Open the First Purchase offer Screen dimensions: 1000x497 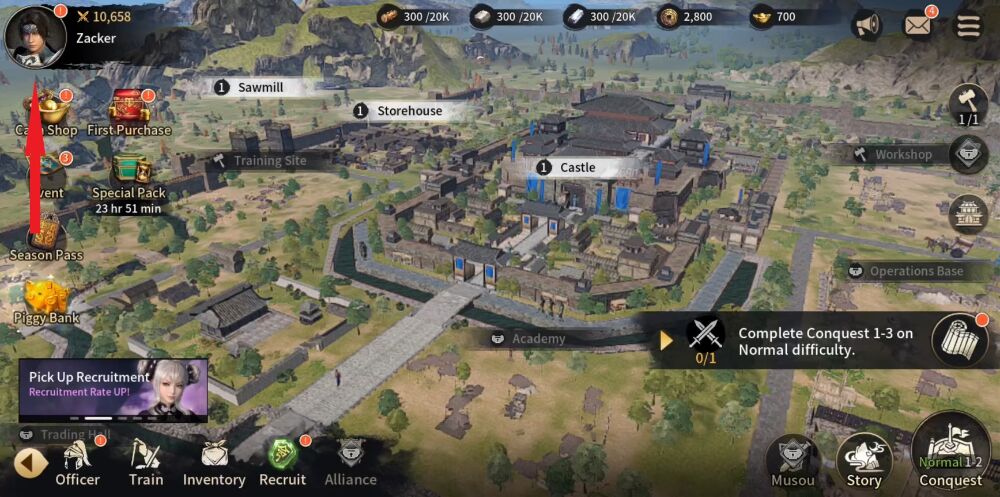(129, 108)
